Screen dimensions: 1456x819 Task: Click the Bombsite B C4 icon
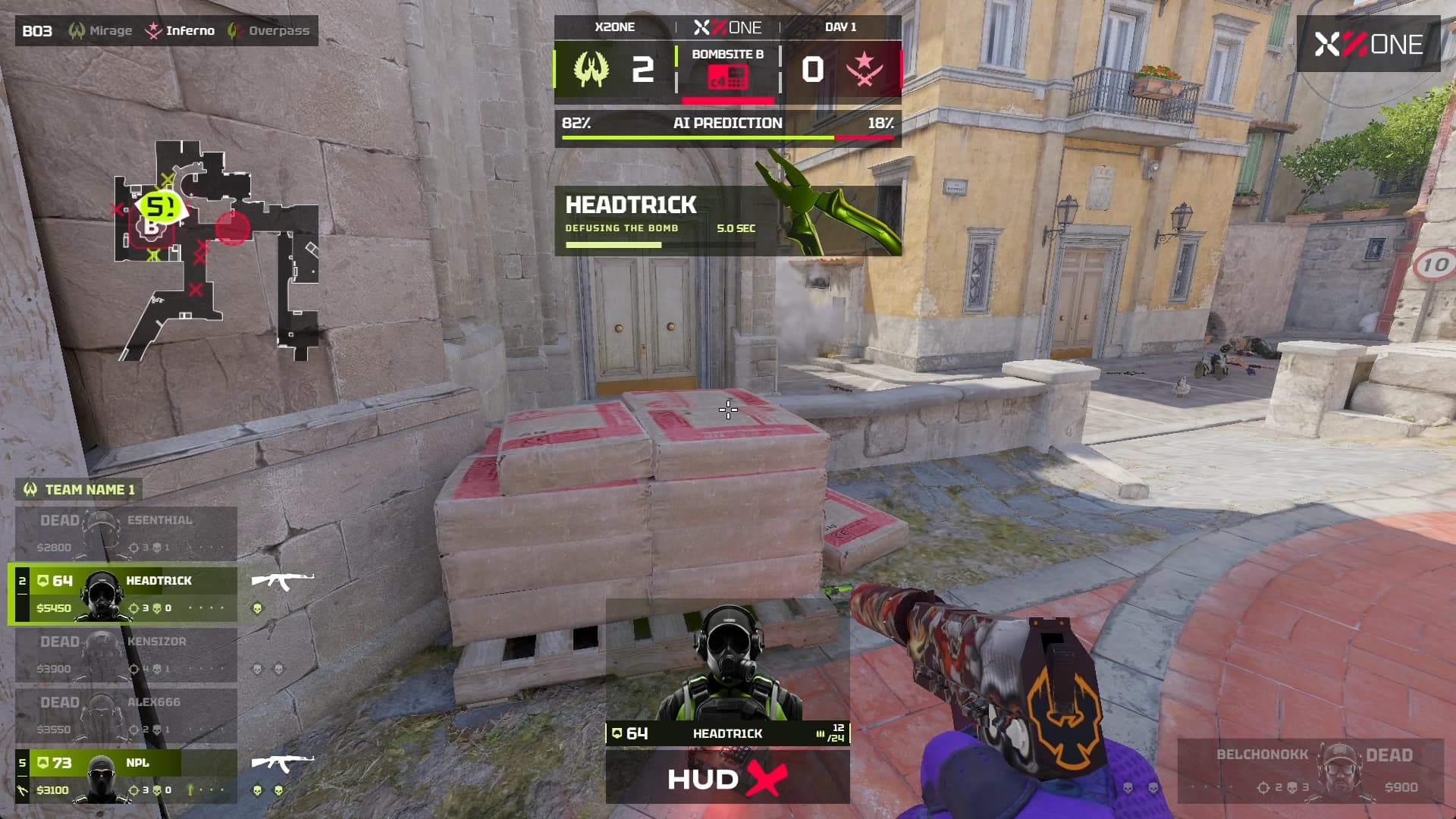click(727, 77)
